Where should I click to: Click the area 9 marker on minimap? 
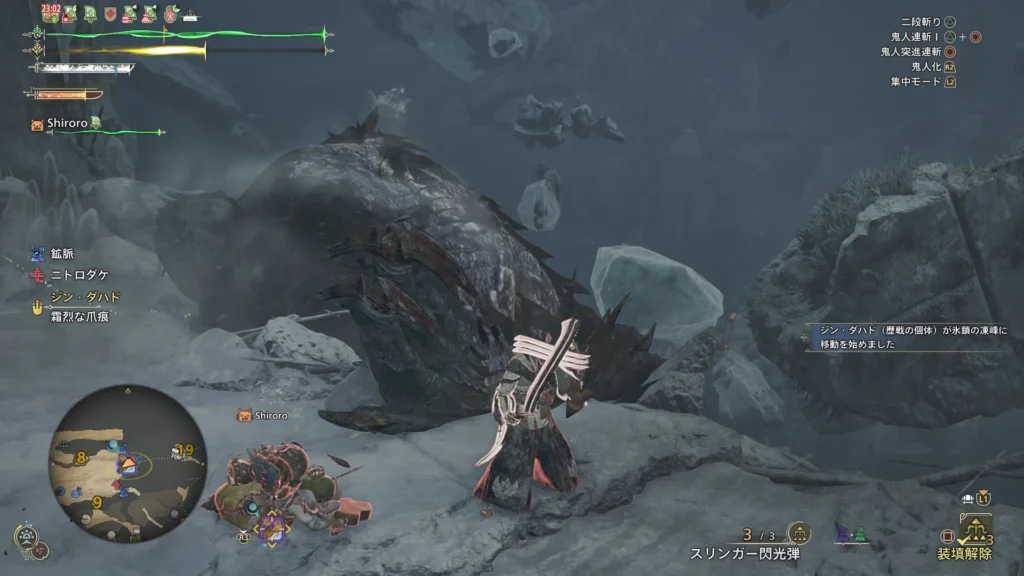pyautogui.click(x=97, y=502)
